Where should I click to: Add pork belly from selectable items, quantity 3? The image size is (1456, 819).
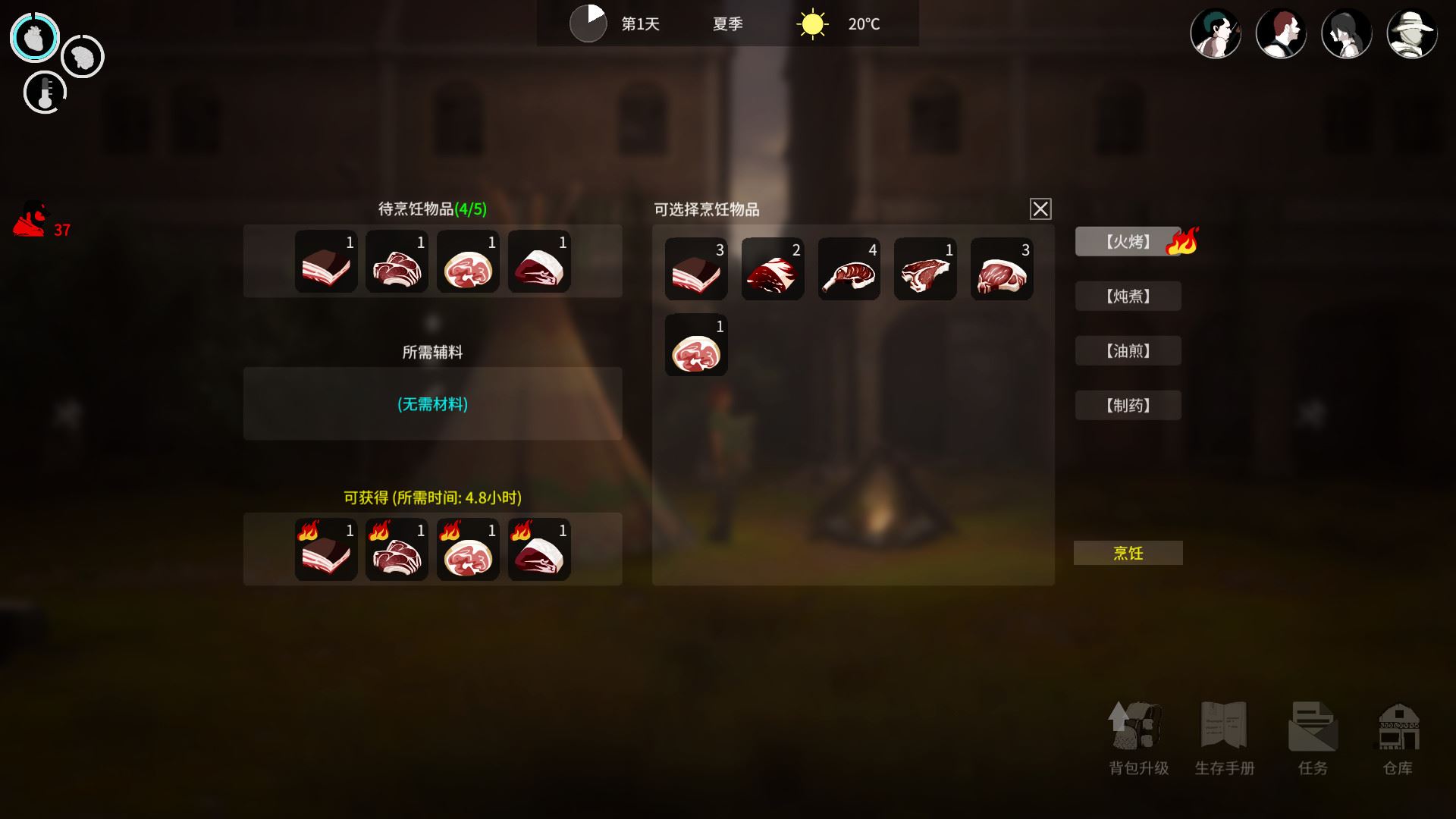pyautogui.click(x=696, y=269)
